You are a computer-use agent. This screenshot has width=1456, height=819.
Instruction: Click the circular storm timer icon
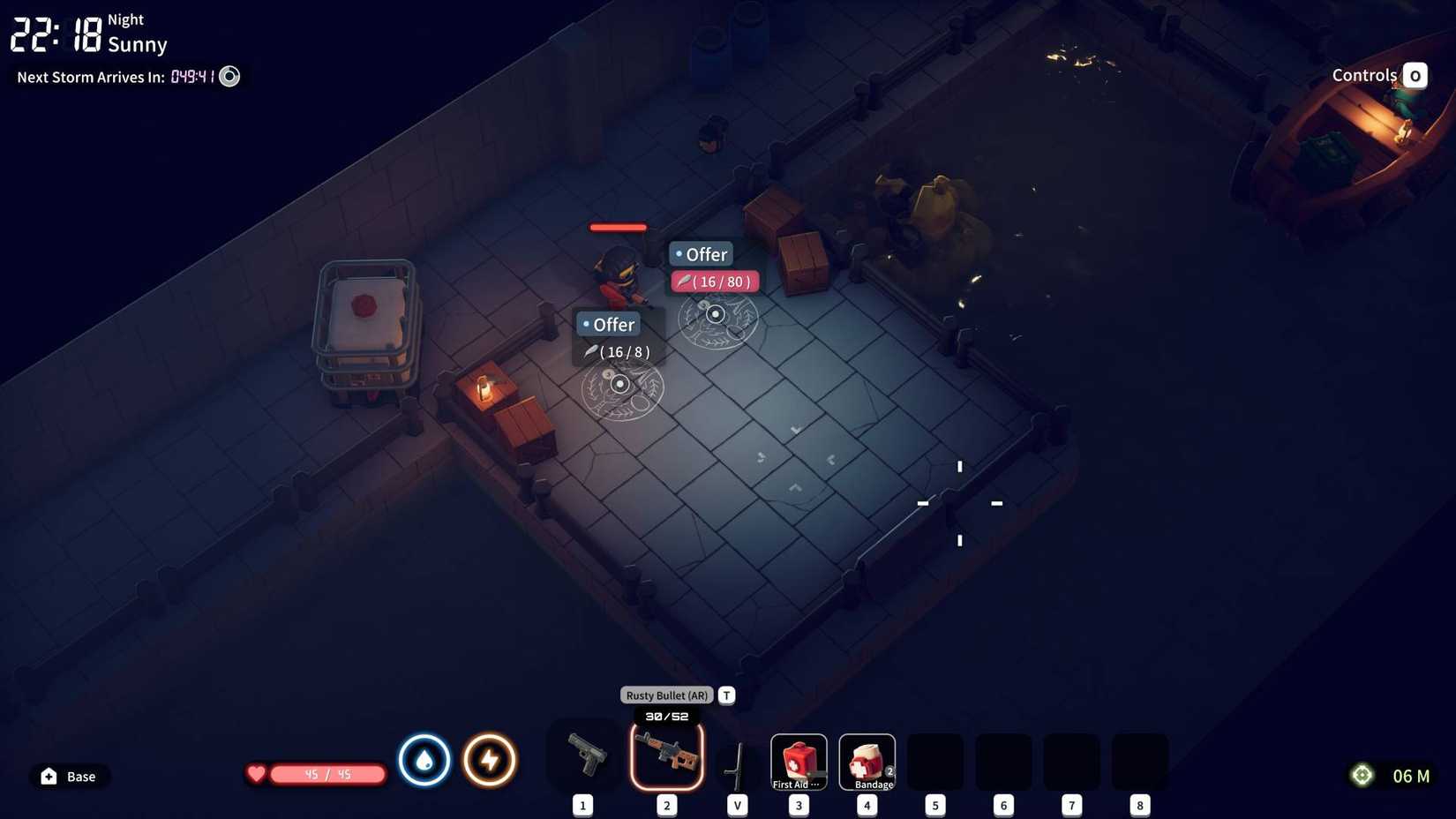point(229,76)
